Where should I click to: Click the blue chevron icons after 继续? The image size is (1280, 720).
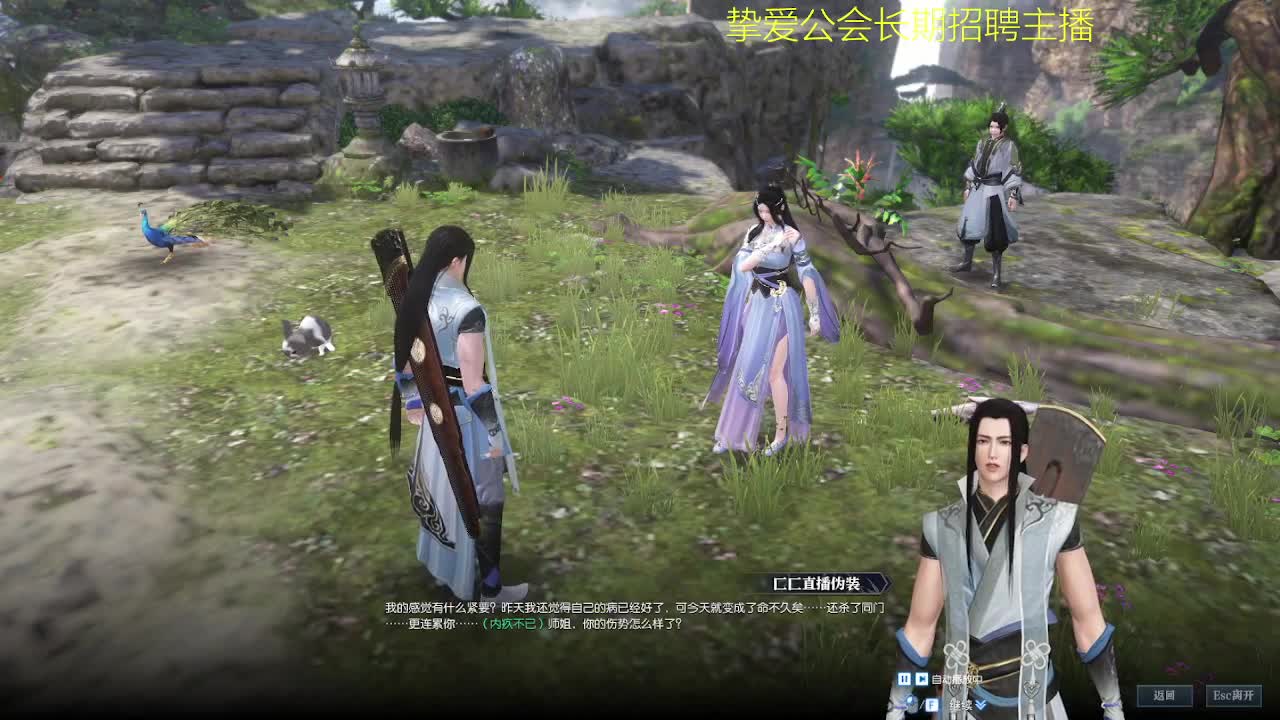pos(981,705)
